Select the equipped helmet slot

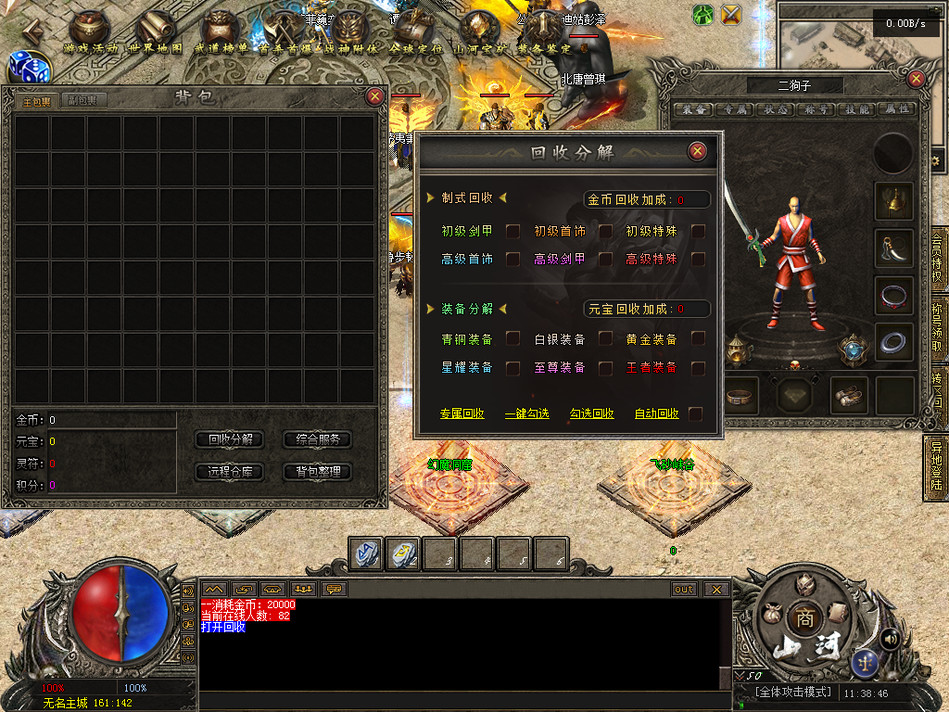(893, 201)
